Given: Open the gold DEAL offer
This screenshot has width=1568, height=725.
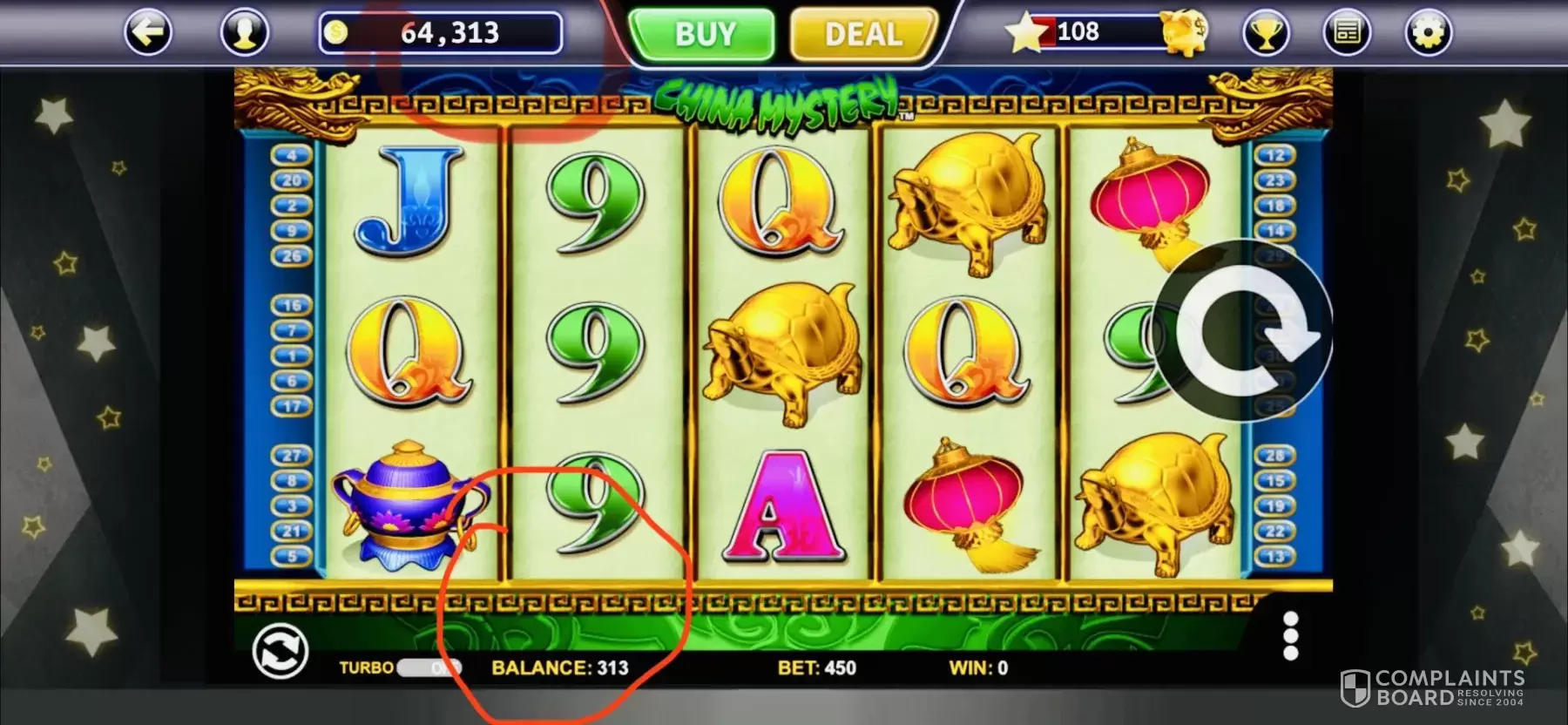Looking at the screenshot, I should [862, 35].
